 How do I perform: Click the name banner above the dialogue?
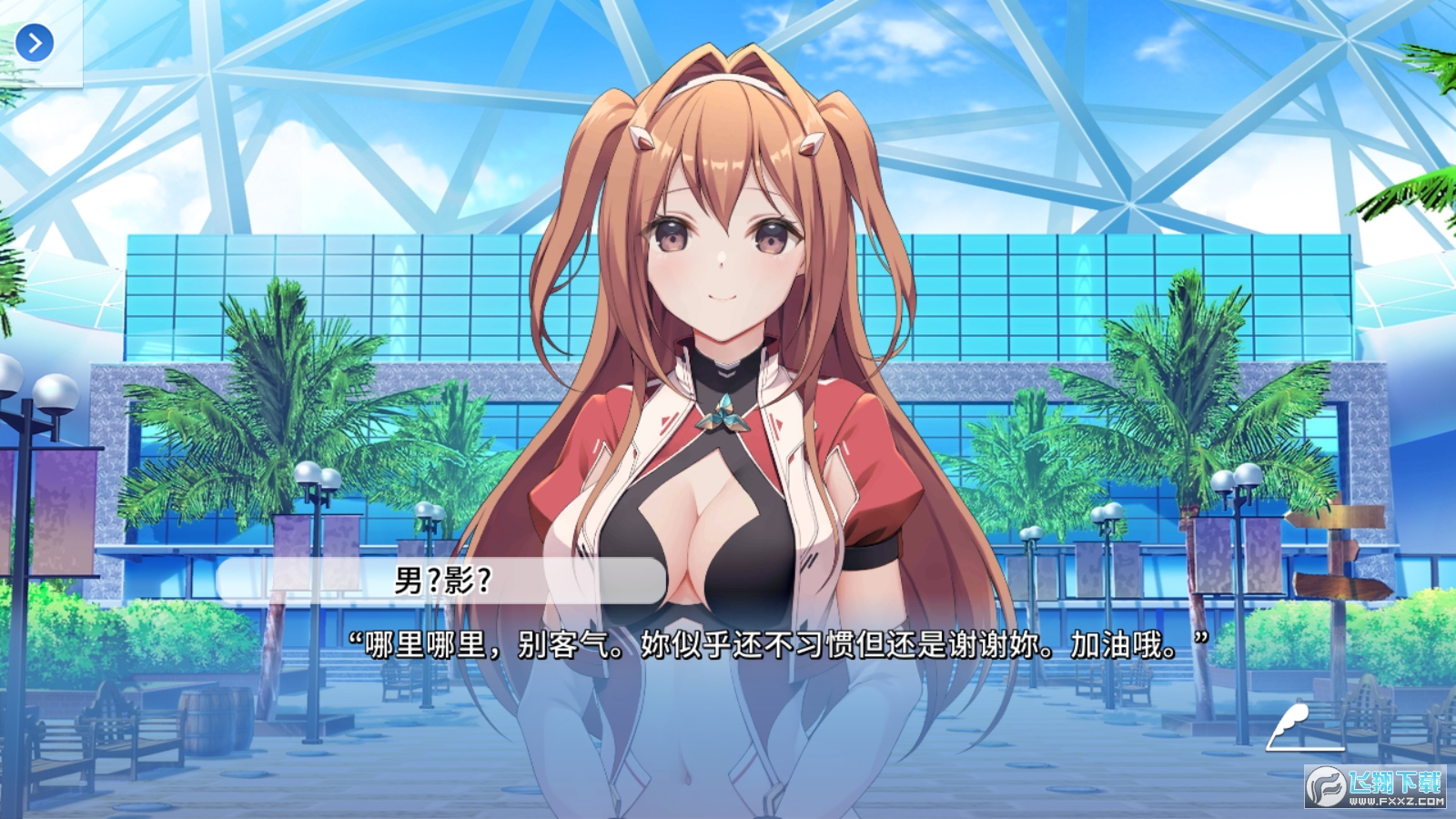click(x=440, y=582)
